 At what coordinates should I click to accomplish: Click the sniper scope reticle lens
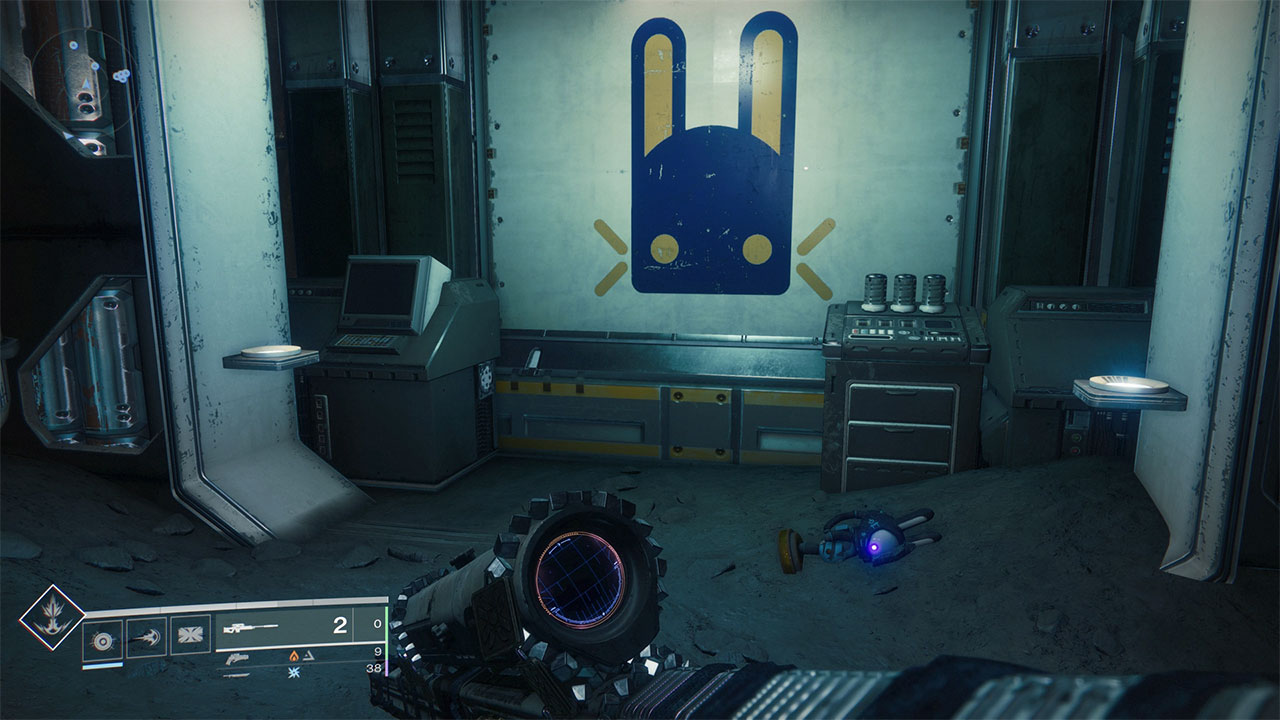[x=578, y=575]
